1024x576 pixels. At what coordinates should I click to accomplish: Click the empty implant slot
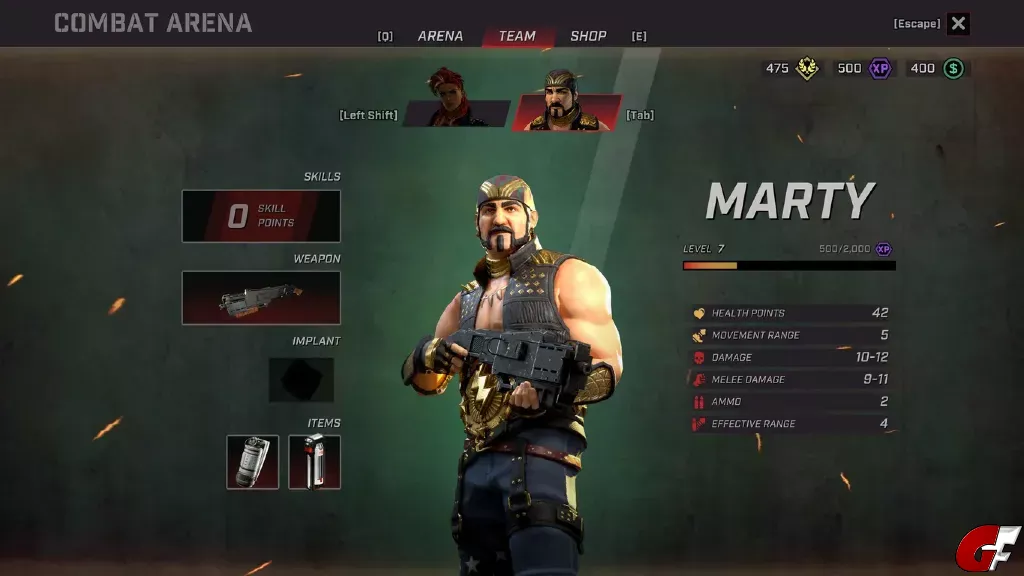[301, 380]
